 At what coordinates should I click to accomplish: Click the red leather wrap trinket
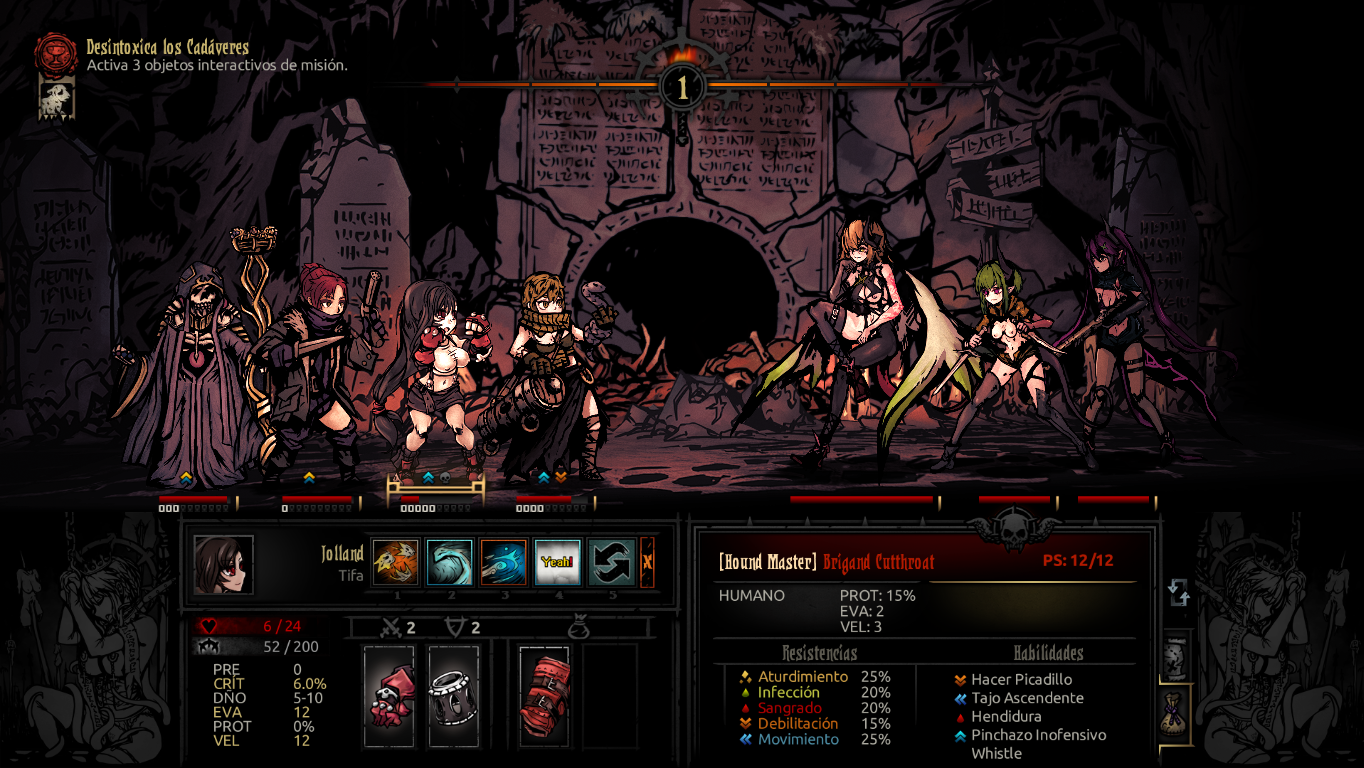(x=544, y=695)
